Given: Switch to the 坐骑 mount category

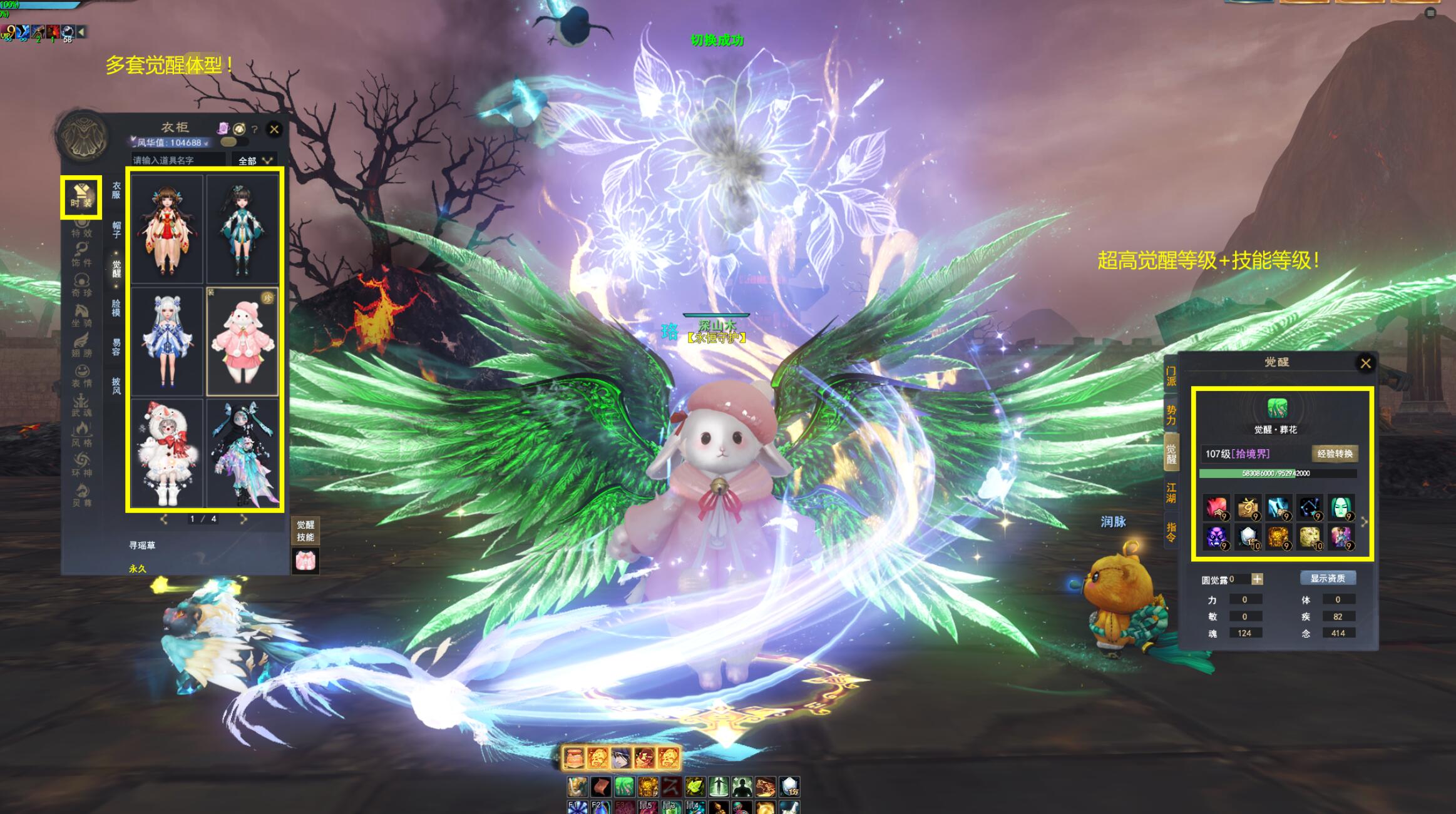Looking at the screenshot, I should pyautogui.click(x=81, y=315).
